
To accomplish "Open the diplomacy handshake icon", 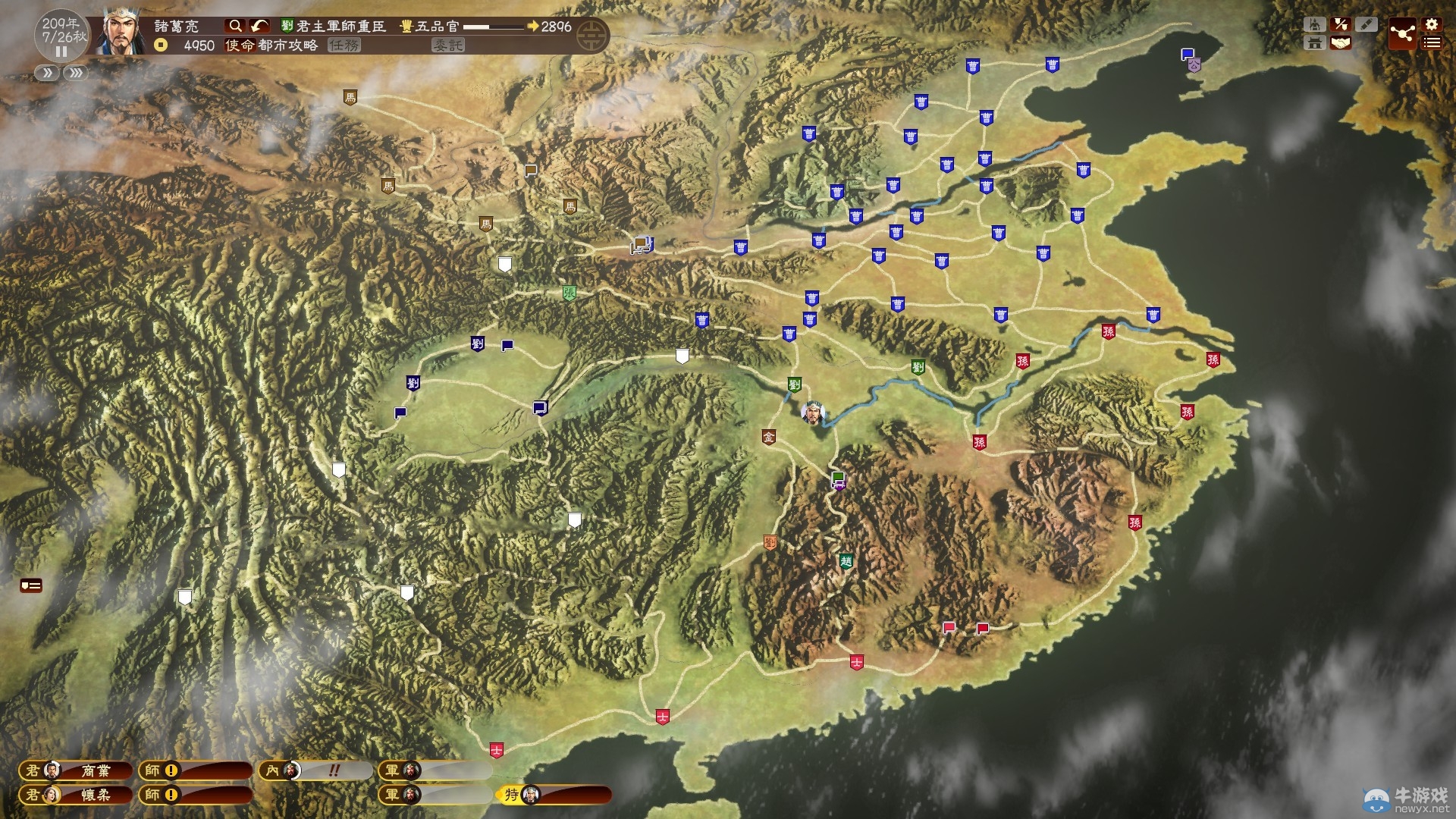I will point(1341,43).
